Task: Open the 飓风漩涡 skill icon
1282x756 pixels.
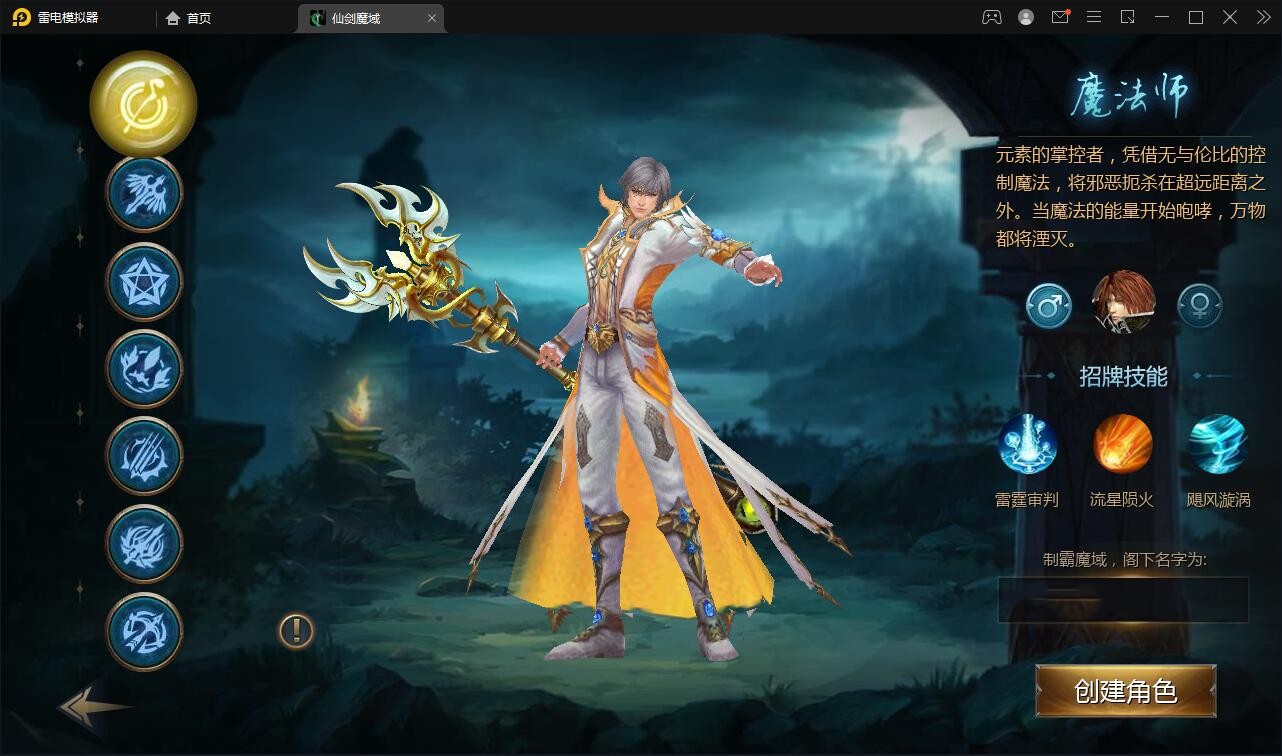Action: (x=1216, y=443)
